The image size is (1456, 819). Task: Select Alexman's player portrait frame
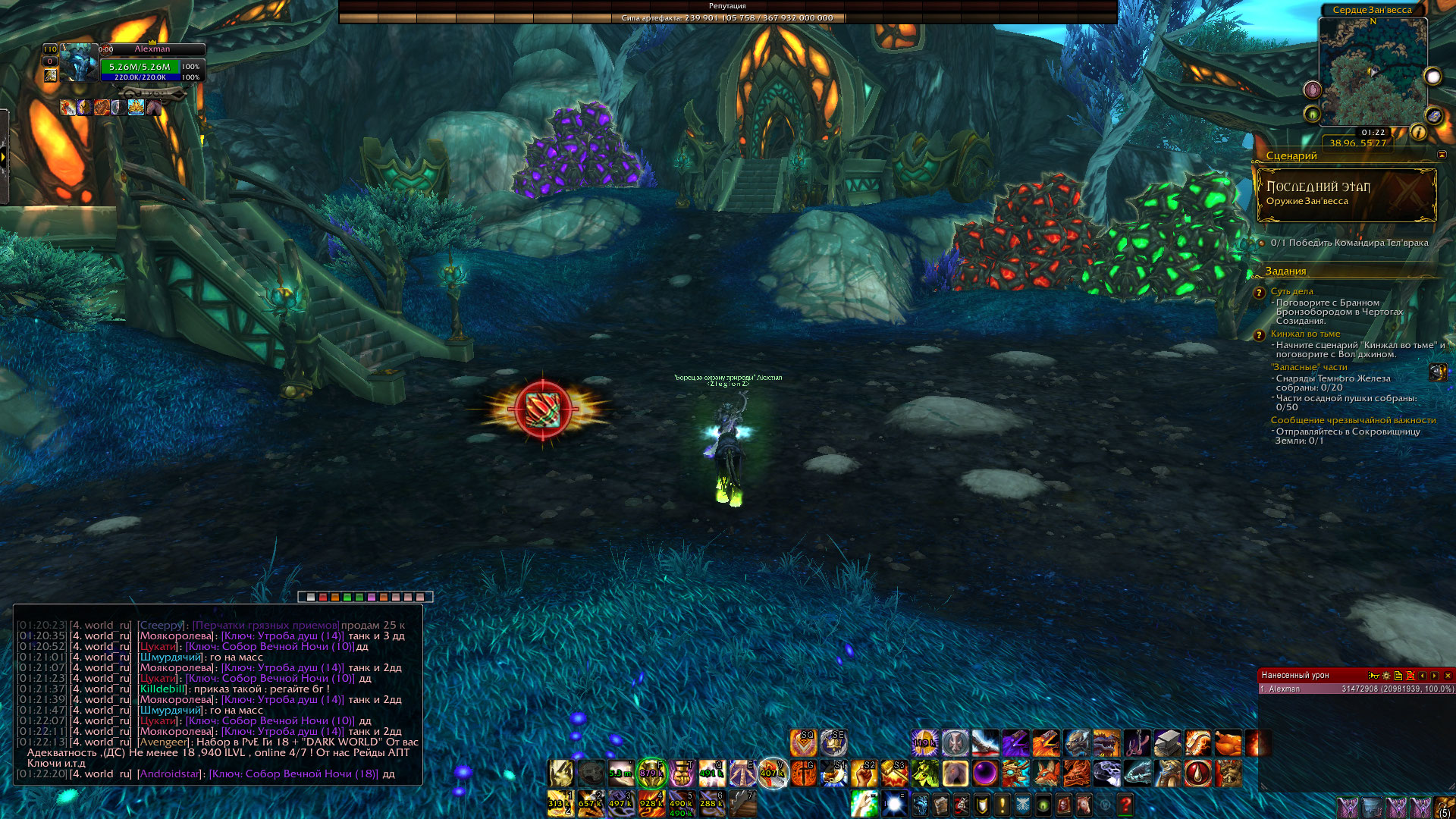(80, 63)
